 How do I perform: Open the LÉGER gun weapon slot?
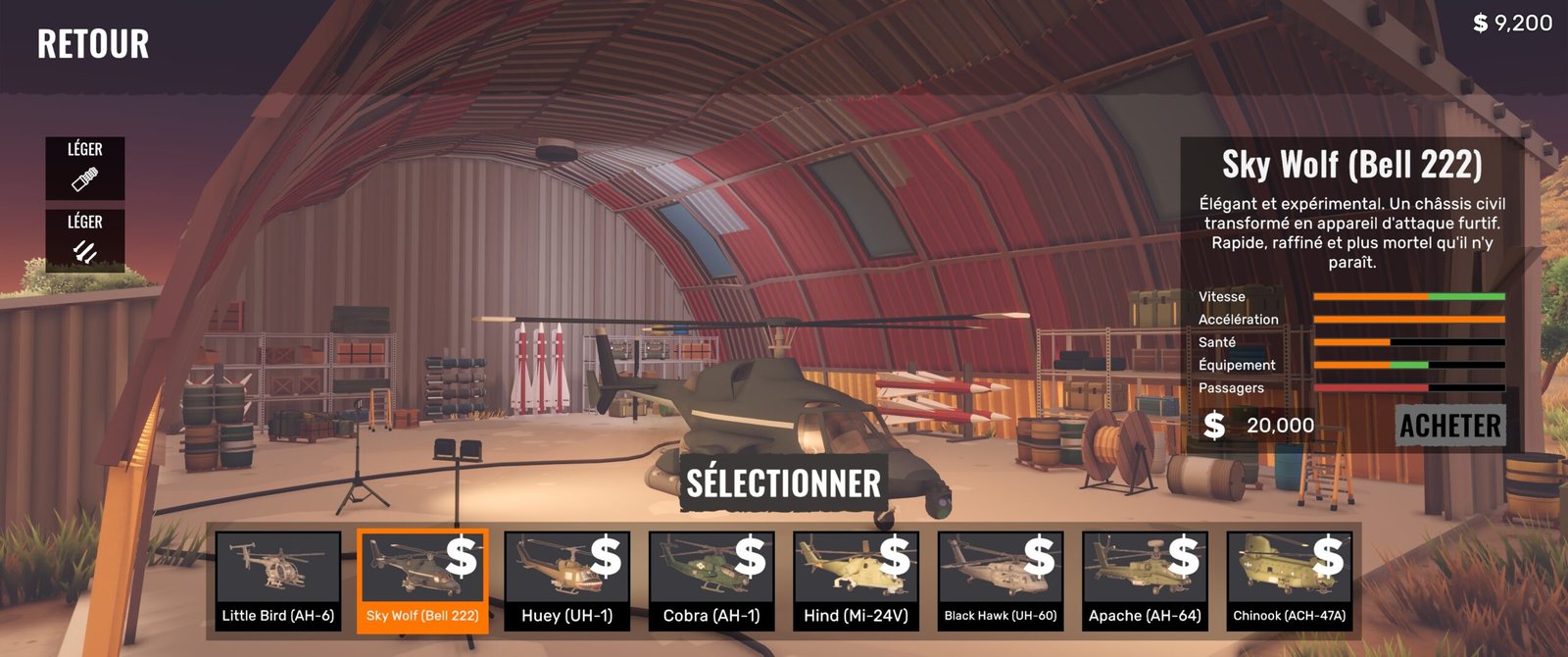pos(85,168)
